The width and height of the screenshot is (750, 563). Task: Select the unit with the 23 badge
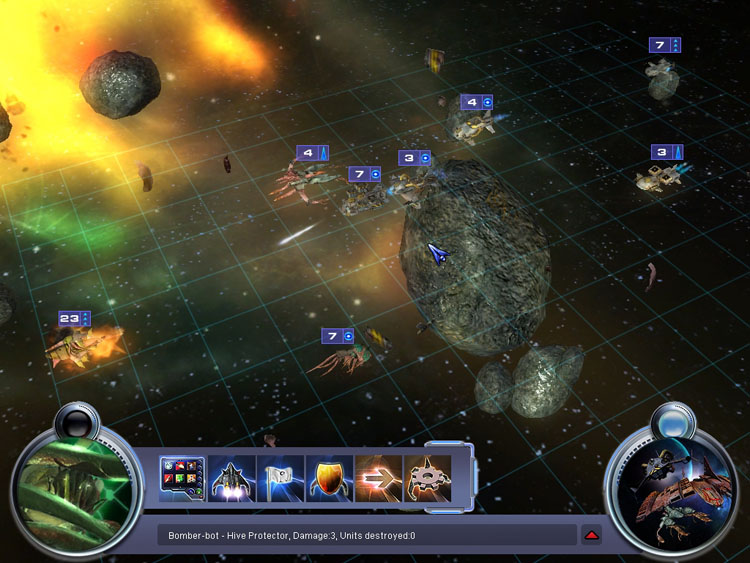84,346
